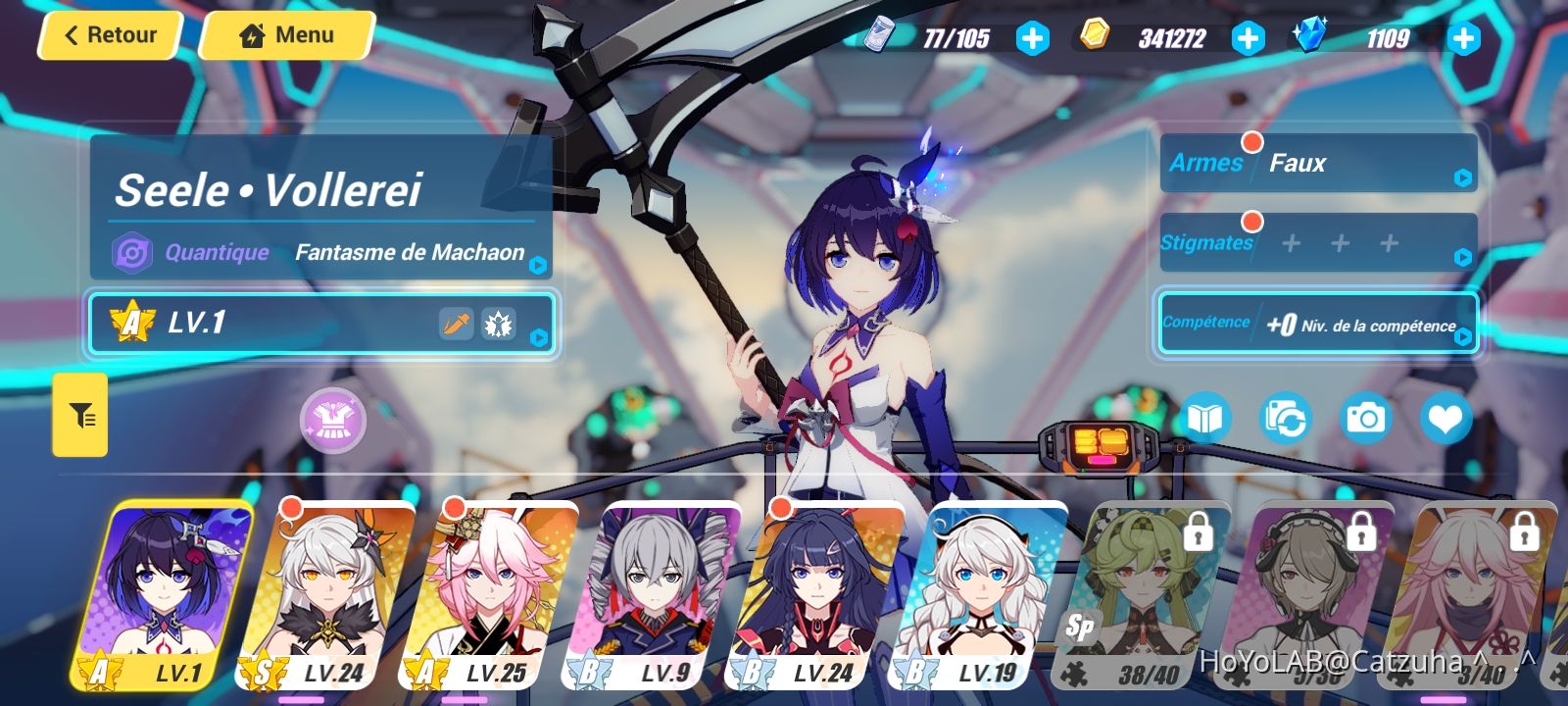
Task: Add a stigma via a plus slot
Action: 1289,242
